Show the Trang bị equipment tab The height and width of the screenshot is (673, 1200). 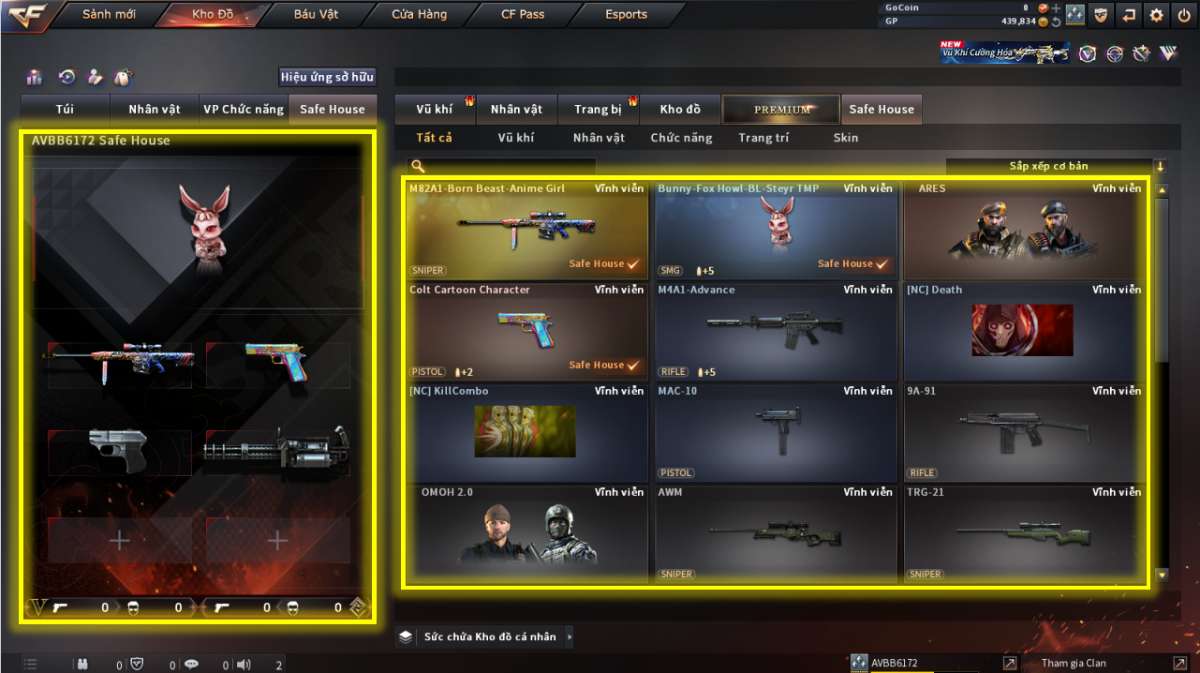(x=598, y=109)
